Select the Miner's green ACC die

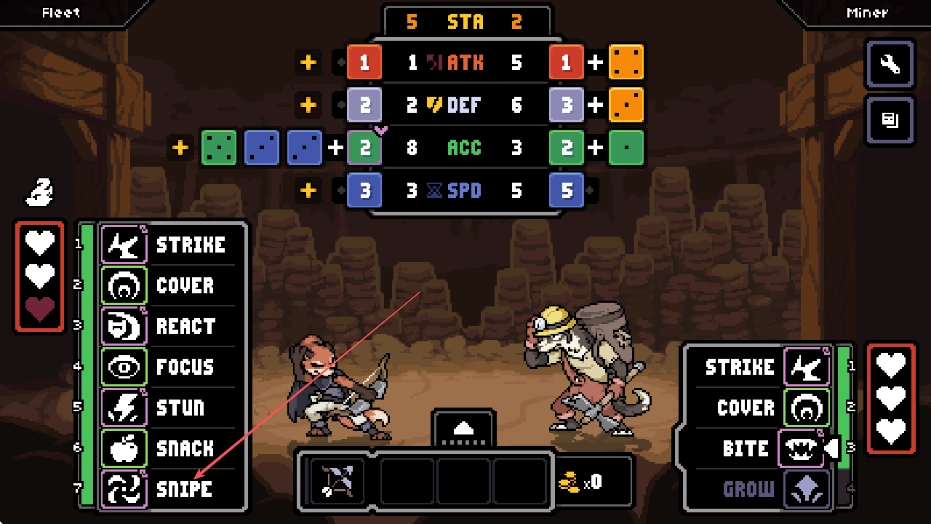click(x=626, y=147)
